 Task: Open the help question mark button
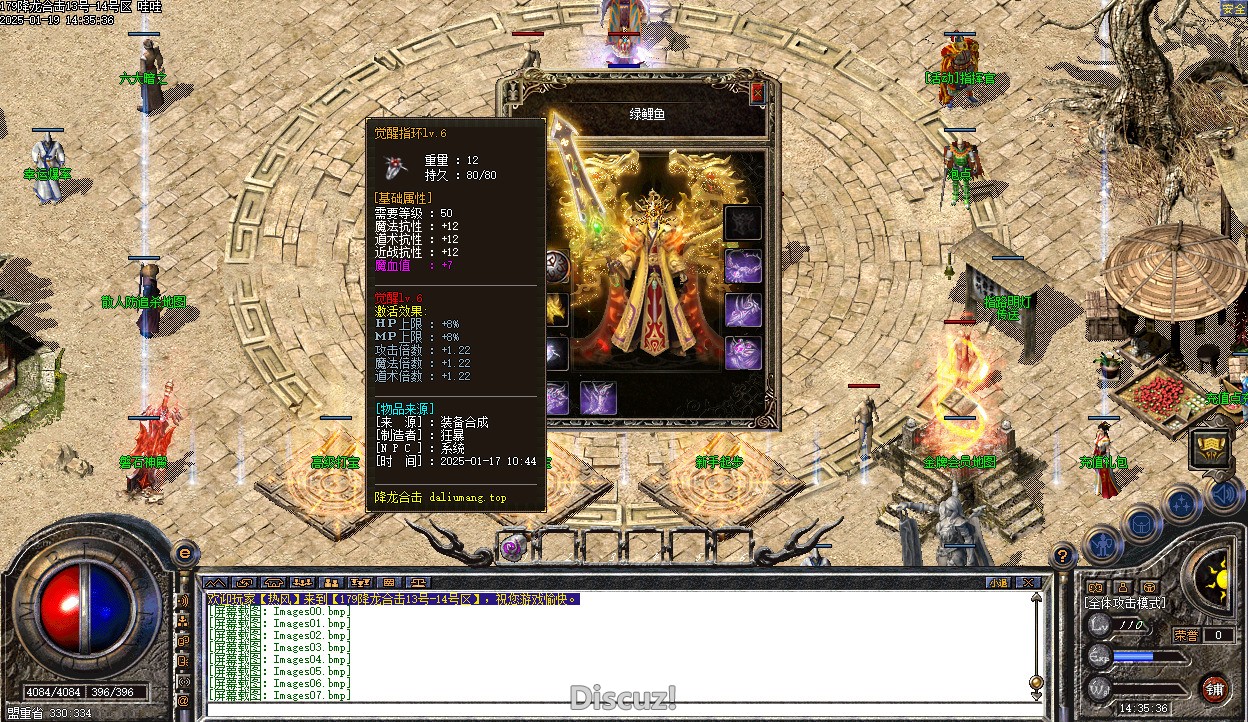[1064, 555]
